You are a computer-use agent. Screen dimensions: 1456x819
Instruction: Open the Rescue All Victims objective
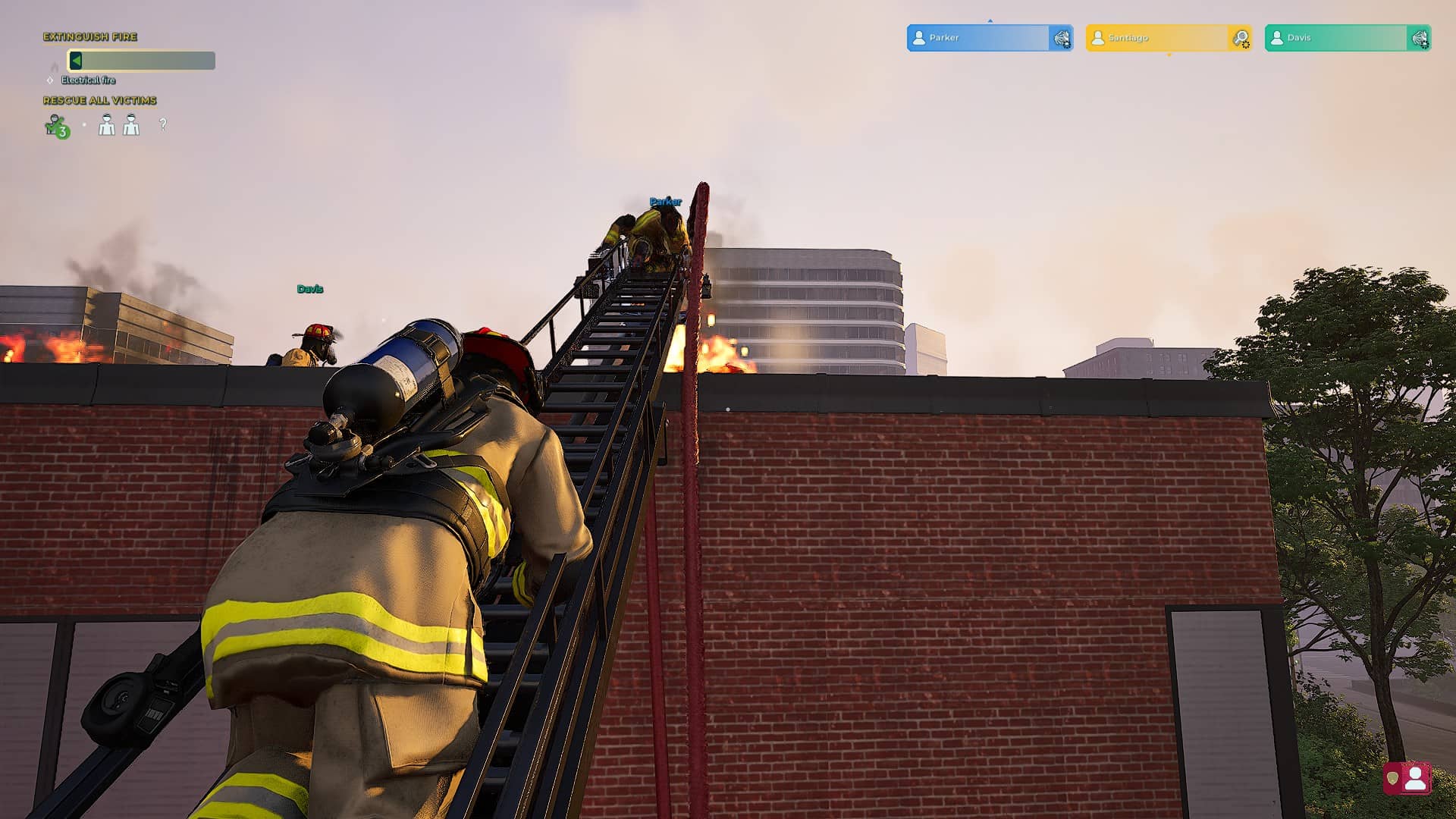[99, 100]
